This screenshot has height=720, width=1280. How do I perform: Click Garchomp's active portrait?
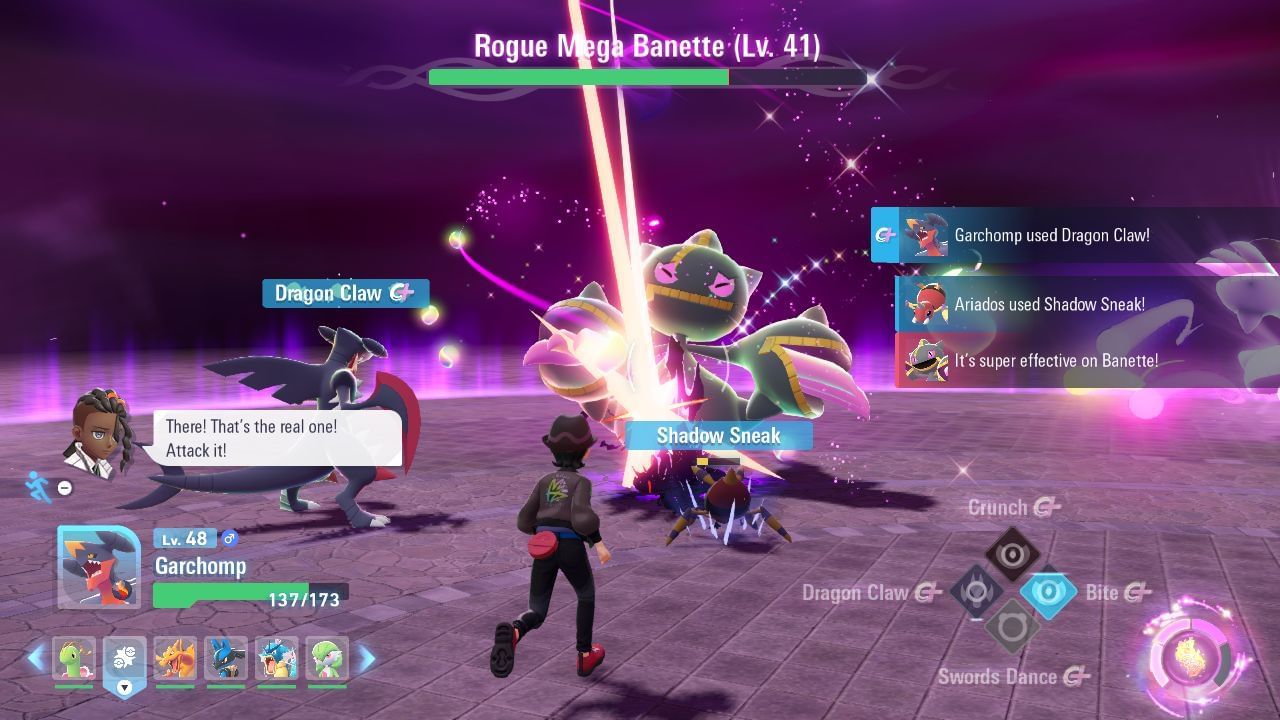[98, 567]
